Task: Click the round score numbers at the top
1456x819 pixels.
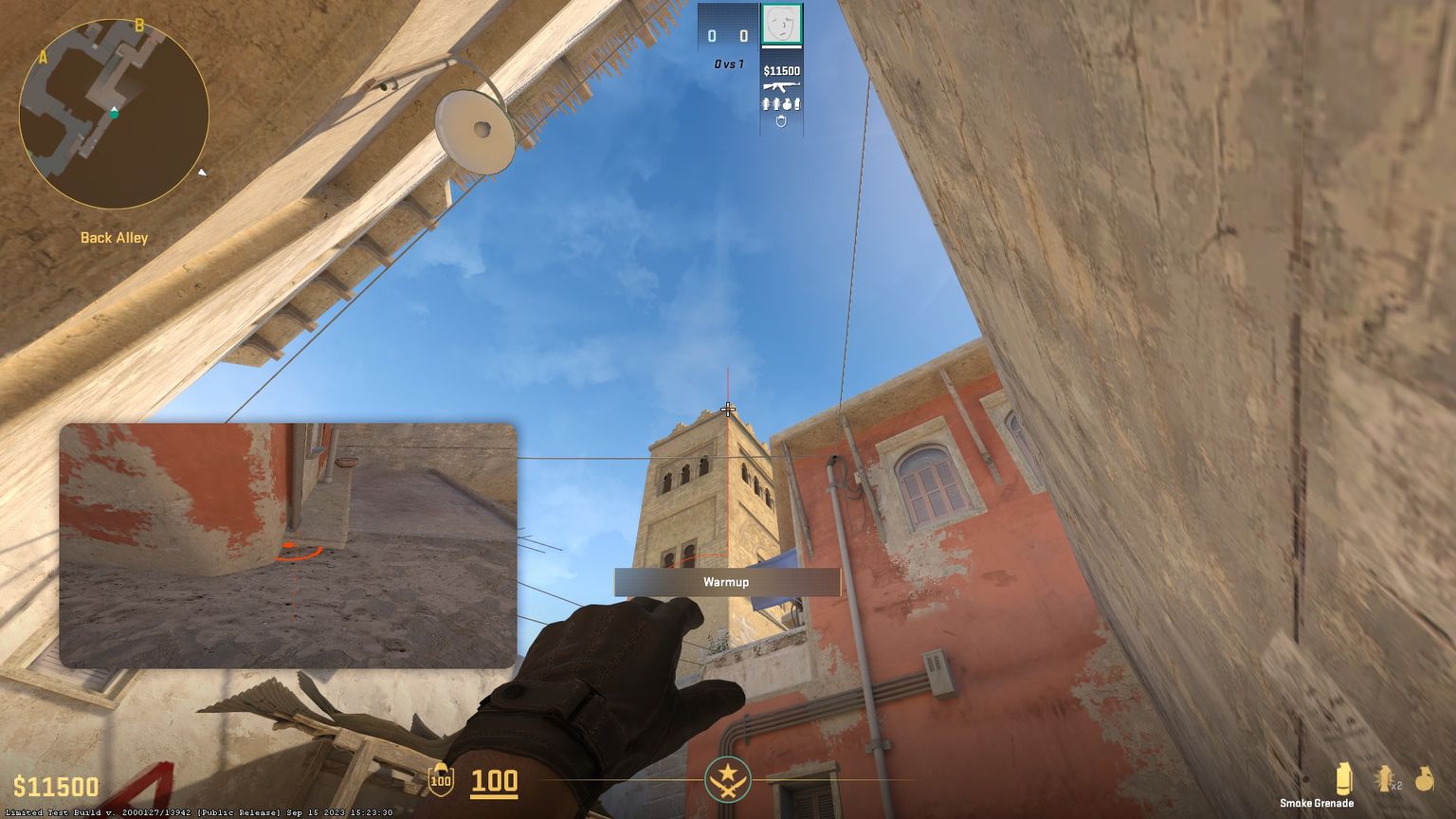Action: 727,34
